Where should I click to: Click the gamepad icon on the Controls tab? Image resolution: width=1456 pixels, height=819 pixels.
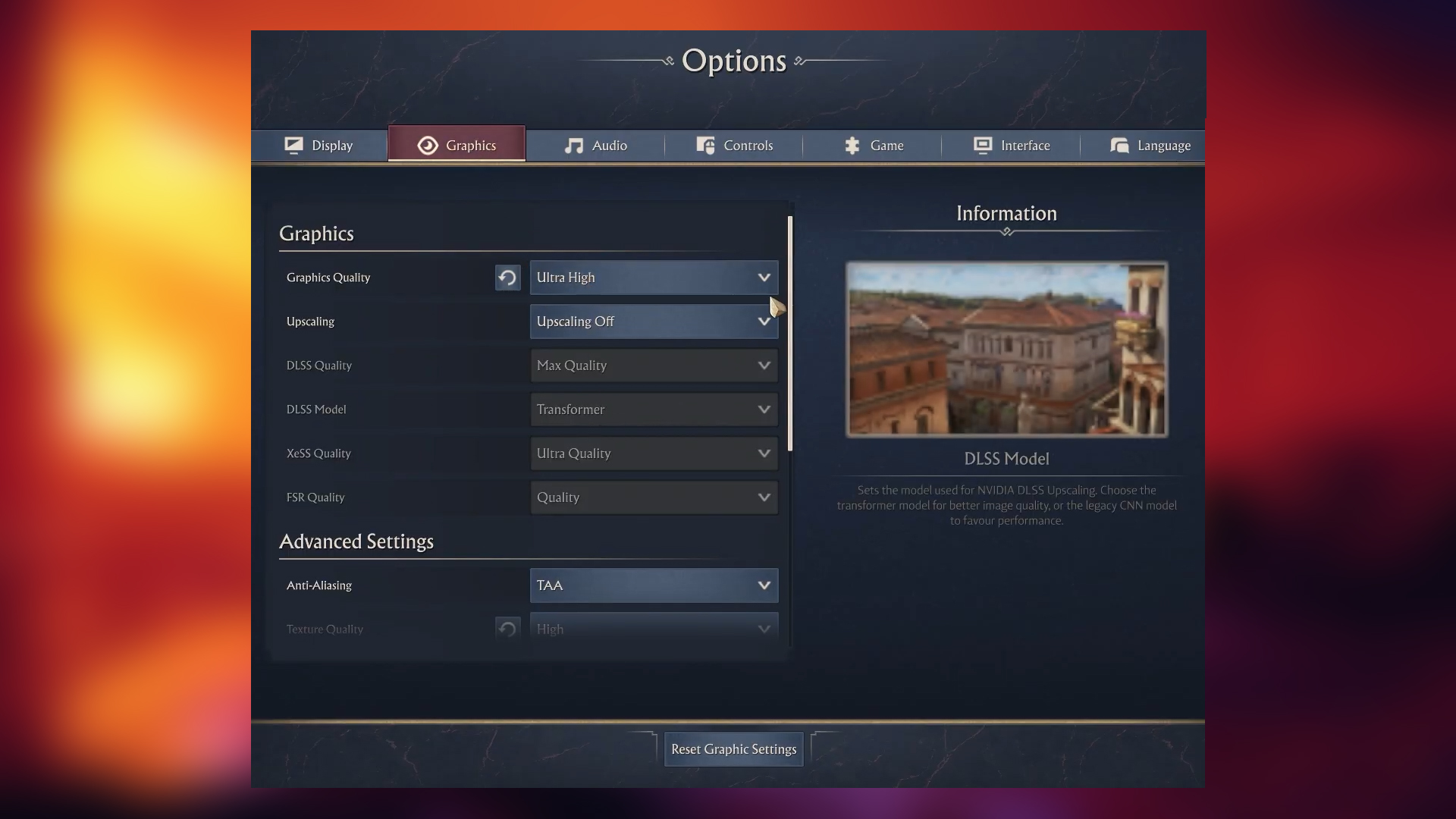tap(705, 145)
